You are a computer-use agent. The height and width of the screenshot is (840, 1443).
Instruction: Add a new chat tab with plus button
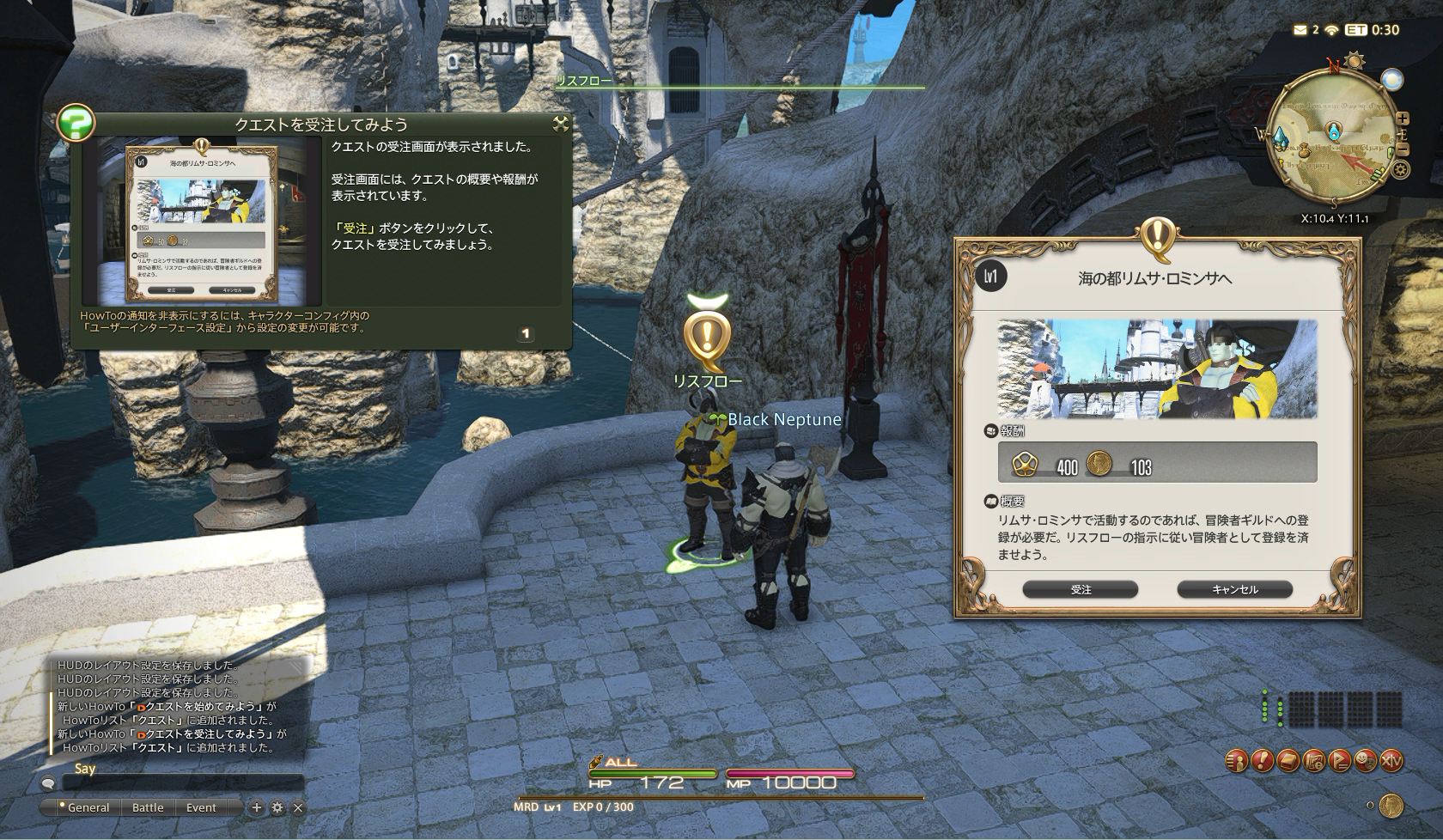click(x=256, y=807)
